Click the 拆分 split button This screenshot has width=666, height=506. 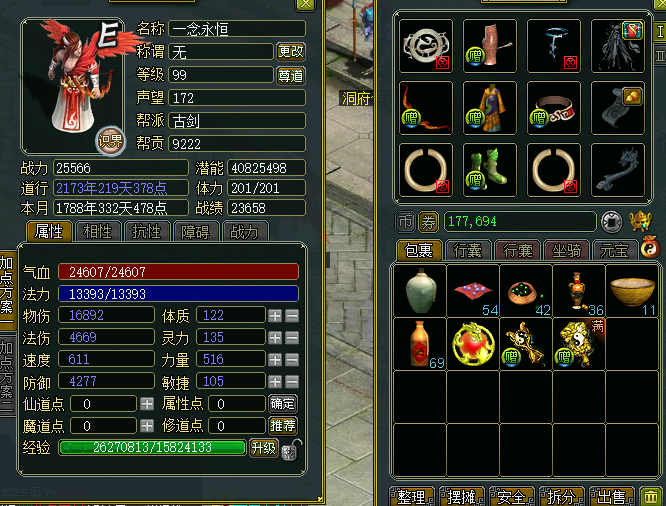coord(563,496)
